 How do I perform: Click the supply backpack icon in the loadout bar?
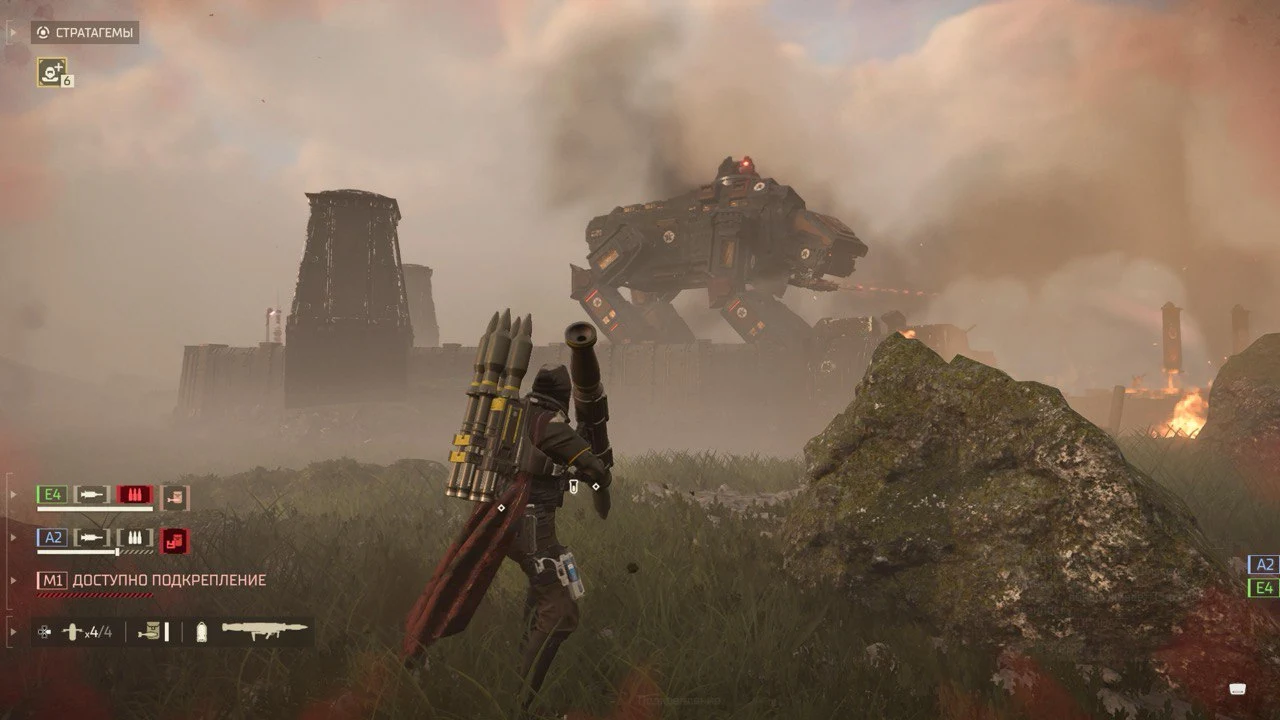[150, 630]
